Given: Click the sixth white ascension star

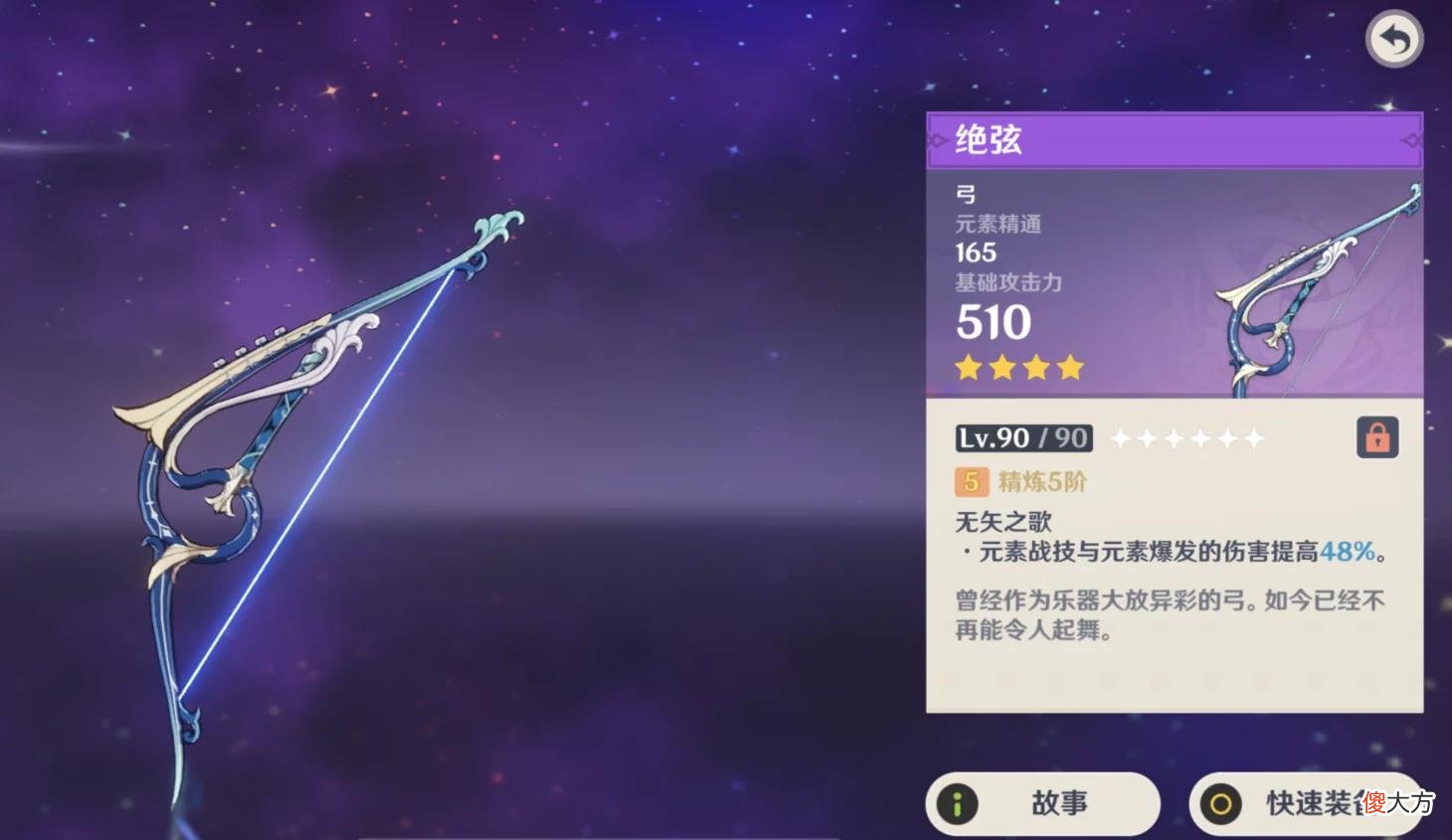Looking at the screenshot, I should 1253,437.
